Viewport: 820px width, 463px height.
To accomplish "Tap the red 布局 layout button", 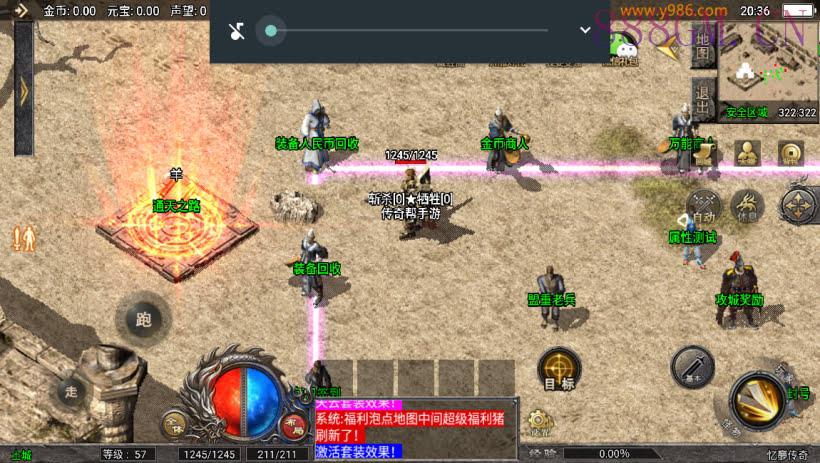I will tap(294, 424).
